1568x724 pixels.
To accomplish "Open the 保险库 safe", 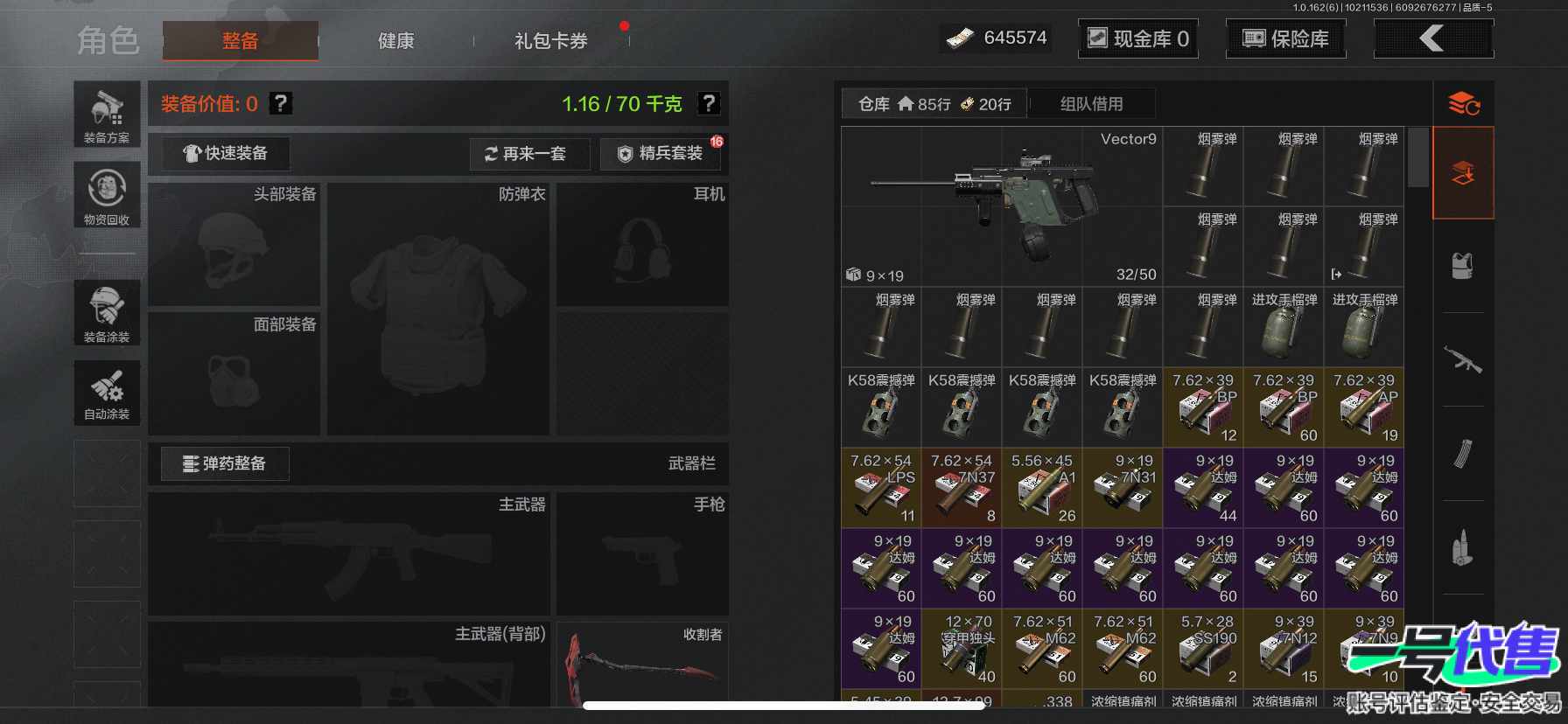I will click(x=1285, y=38).
